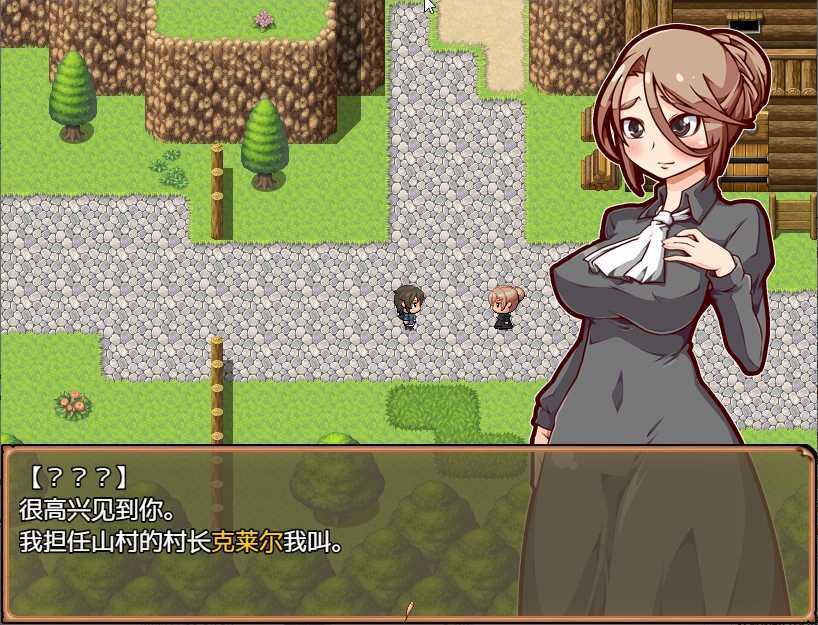This screenshot has width=818, height=625.
Task: Advance the dialogue by clicking the message box
Action: point(300,530)
